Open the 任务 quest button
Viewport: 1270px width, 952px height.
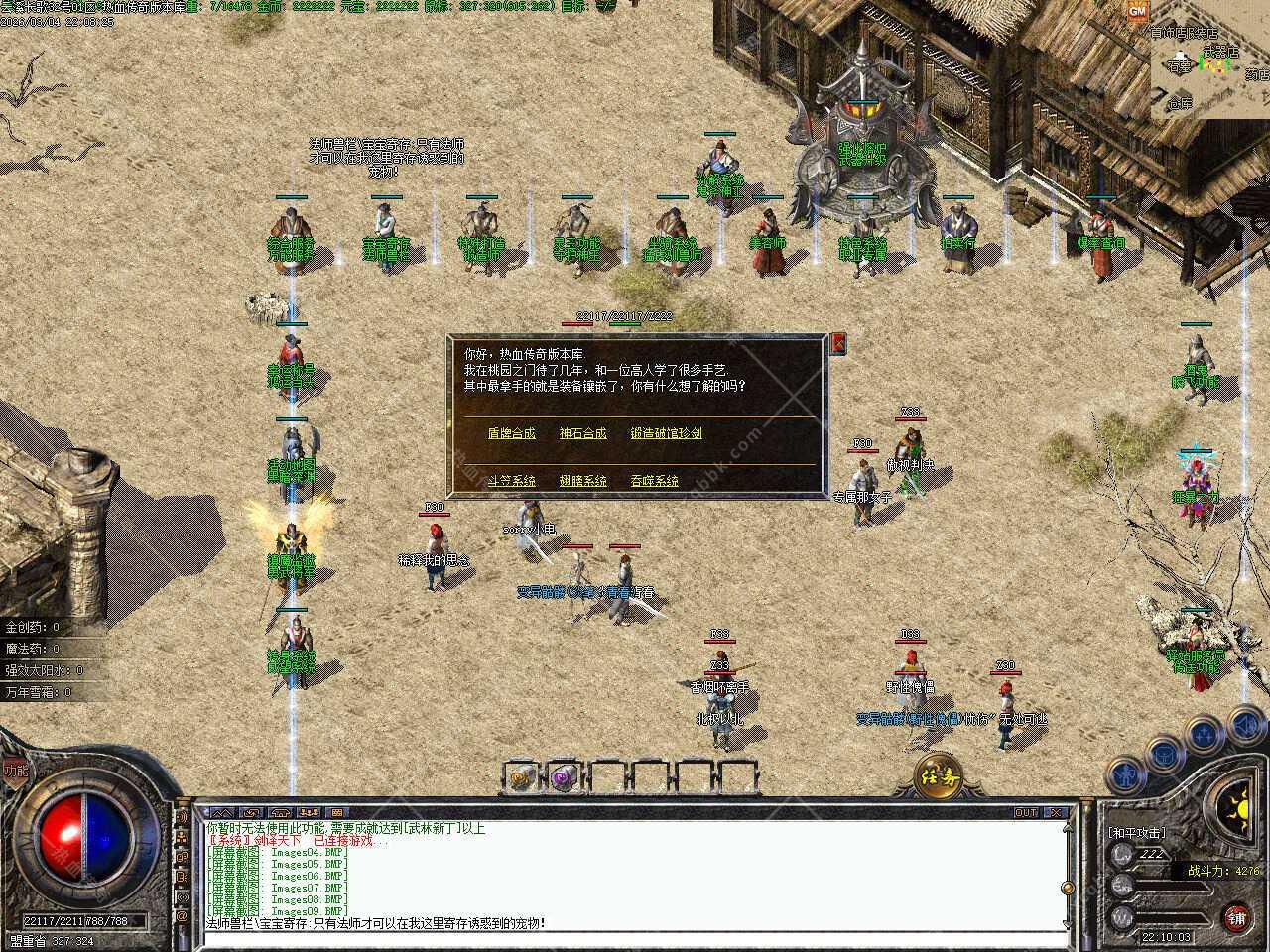pos(938,774)
